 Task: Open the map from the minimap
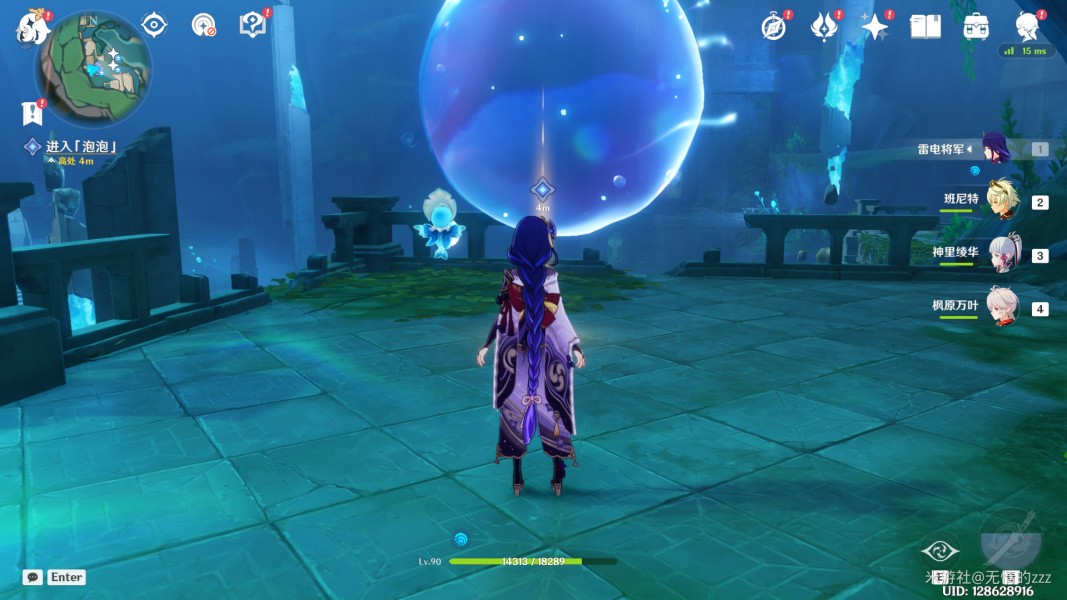point(93,68)
